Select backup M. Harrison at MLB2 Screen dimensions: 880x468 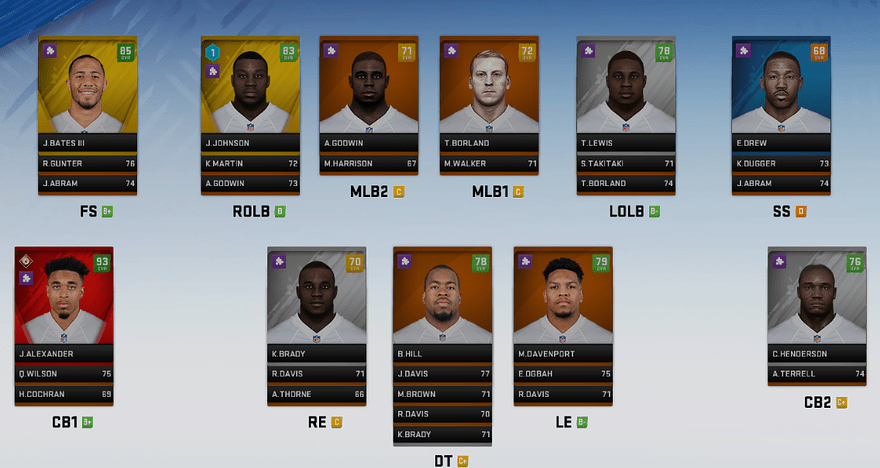point(369,163)
